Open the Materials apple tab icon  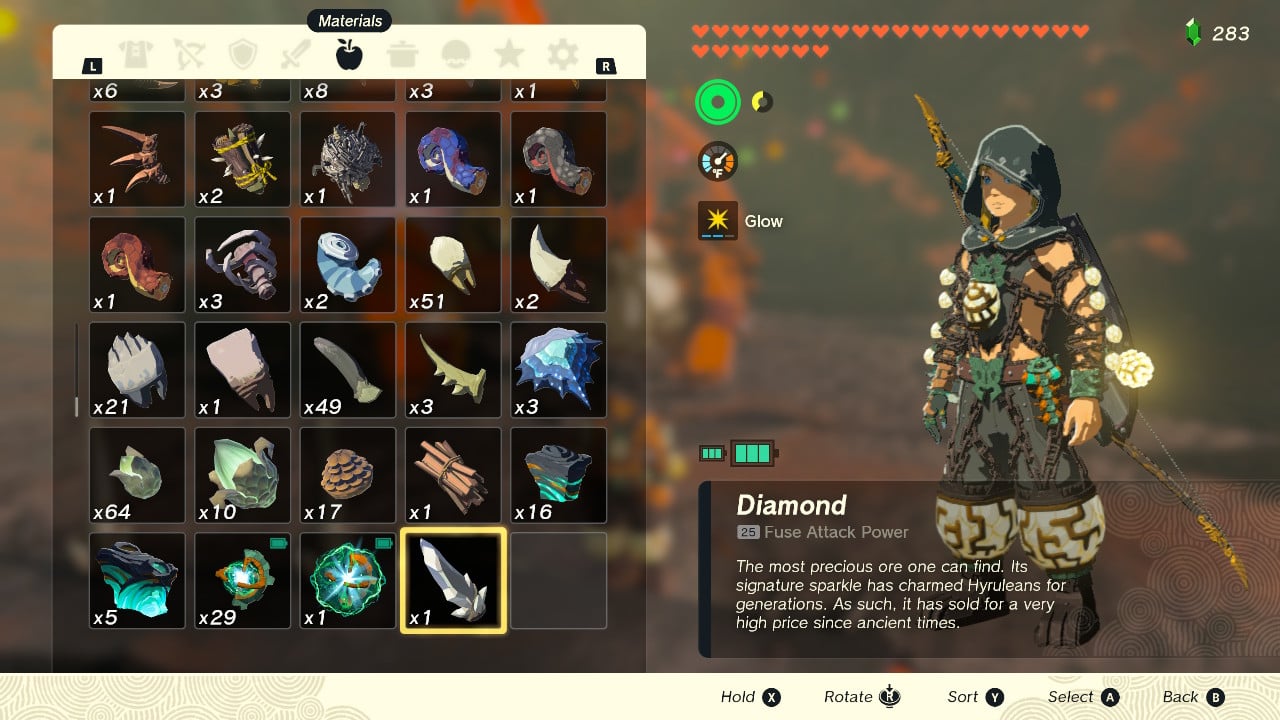(348, 55)
